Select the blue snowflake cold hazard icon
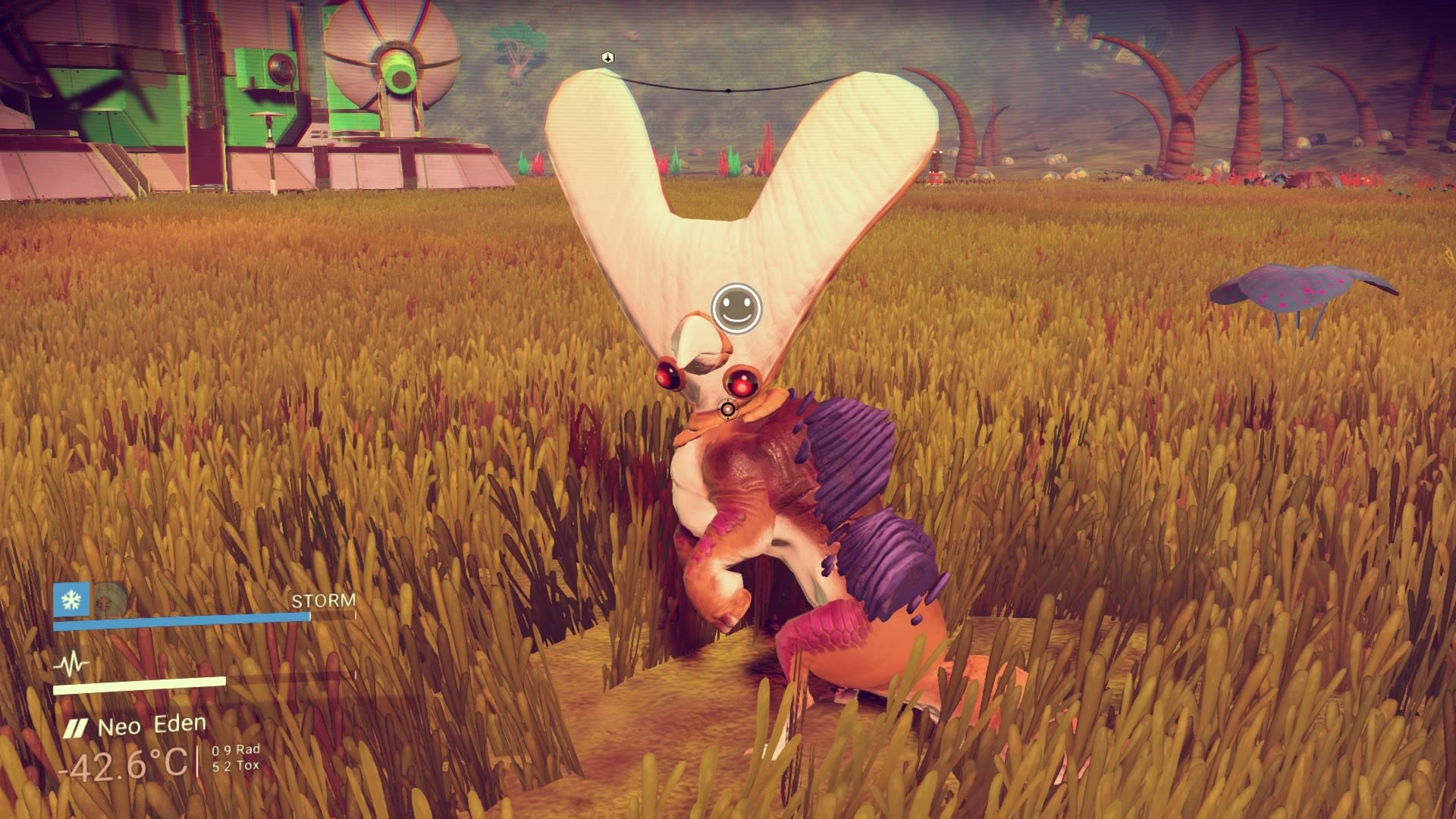This screenshot has width=1456, height=819. point(71,600)
